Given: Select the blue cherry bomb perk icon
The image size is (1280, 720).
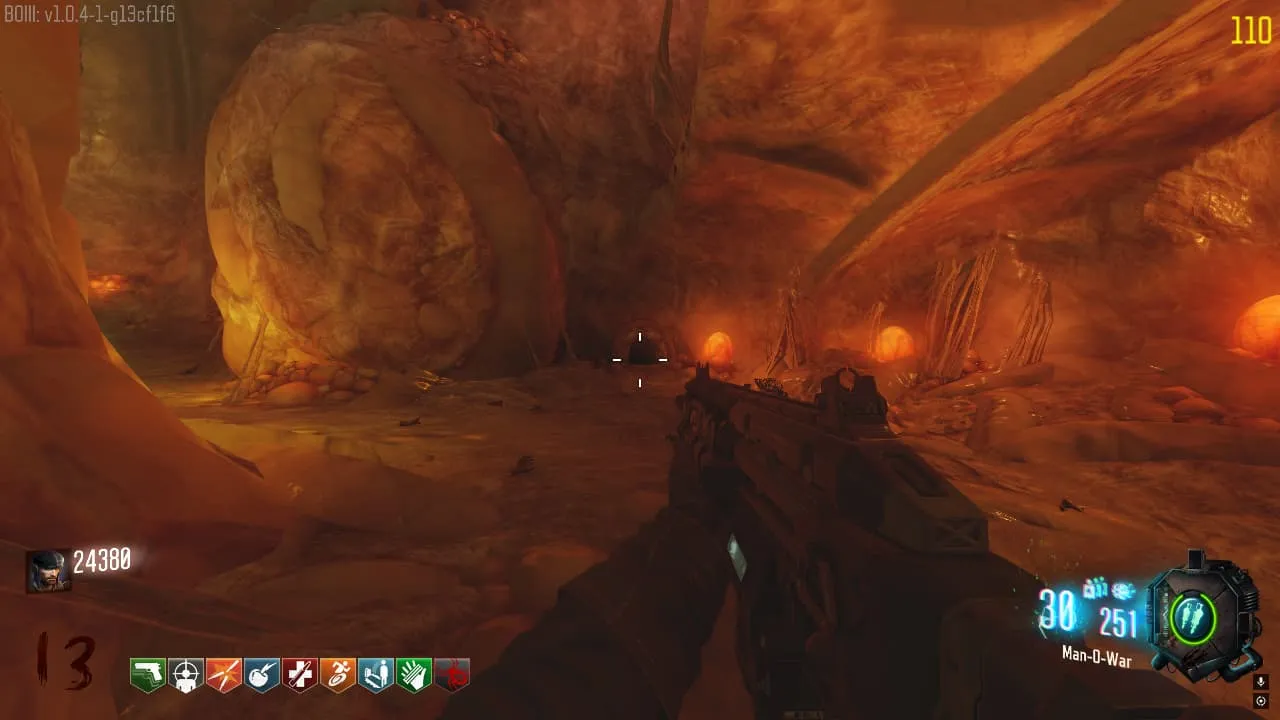Looking at the screenshot, I should (262, 675).
